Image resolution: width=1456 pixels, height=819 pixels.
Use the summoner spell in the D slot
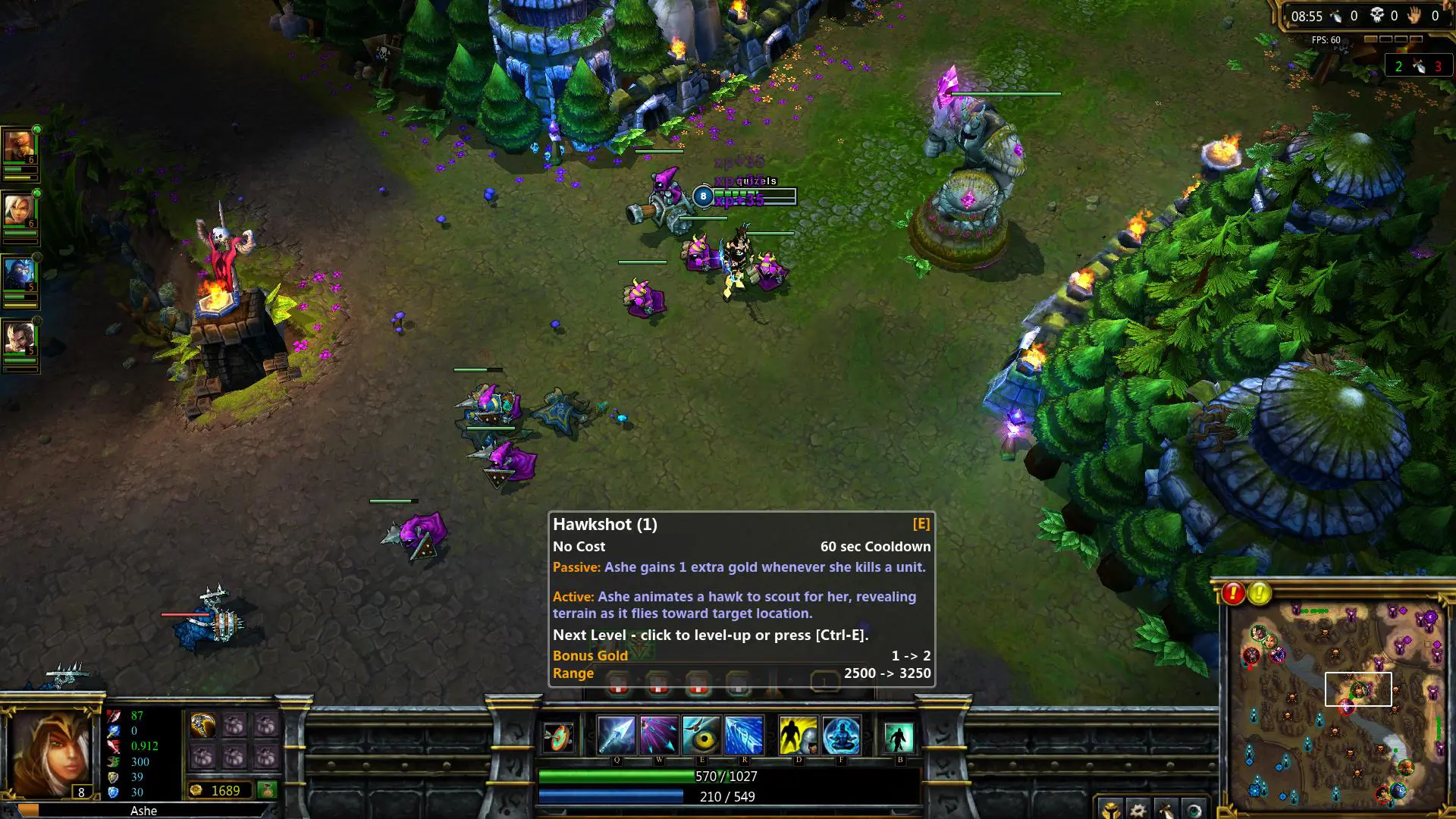(x=799, y=734)
